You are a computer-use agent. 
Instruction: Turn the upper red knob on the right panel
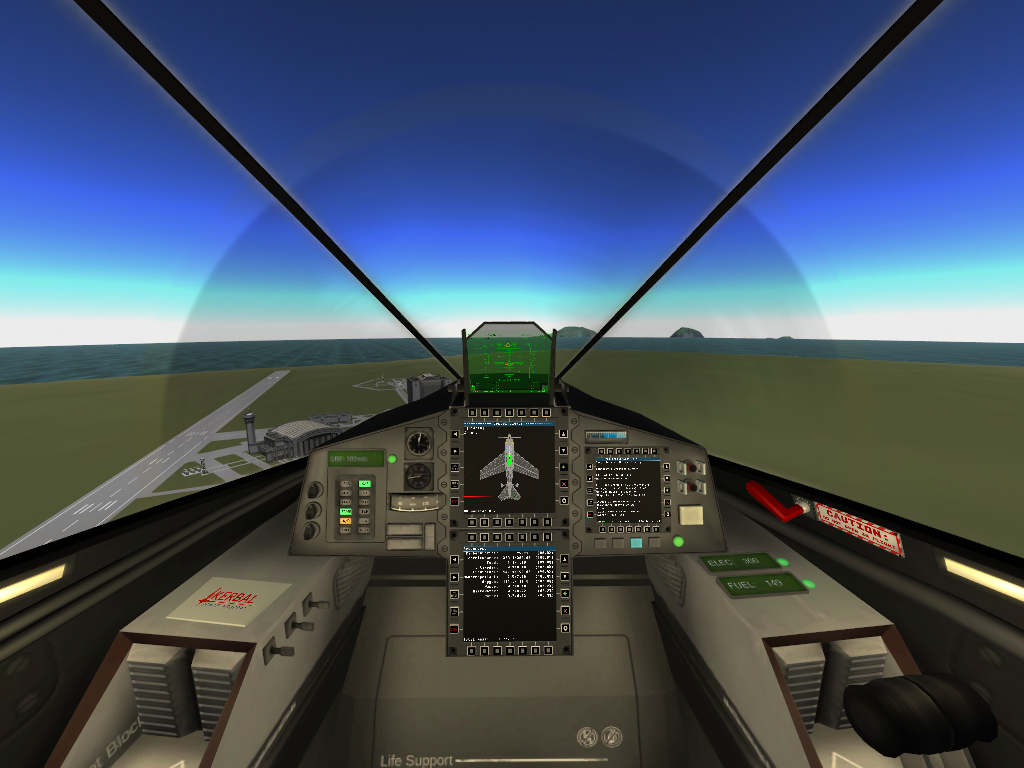[x=691, y=468]
